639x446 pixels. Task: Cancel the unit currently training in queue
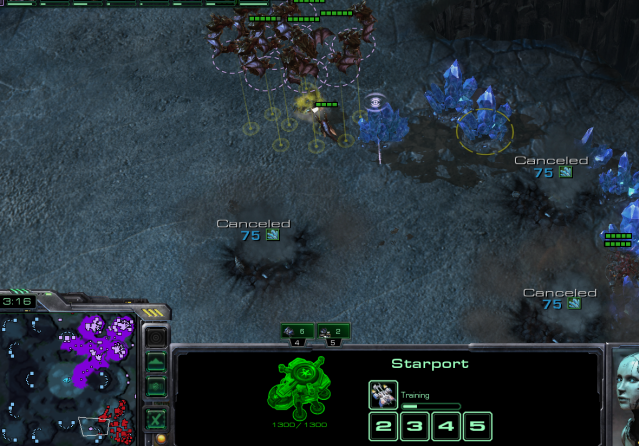pos(383,394)
